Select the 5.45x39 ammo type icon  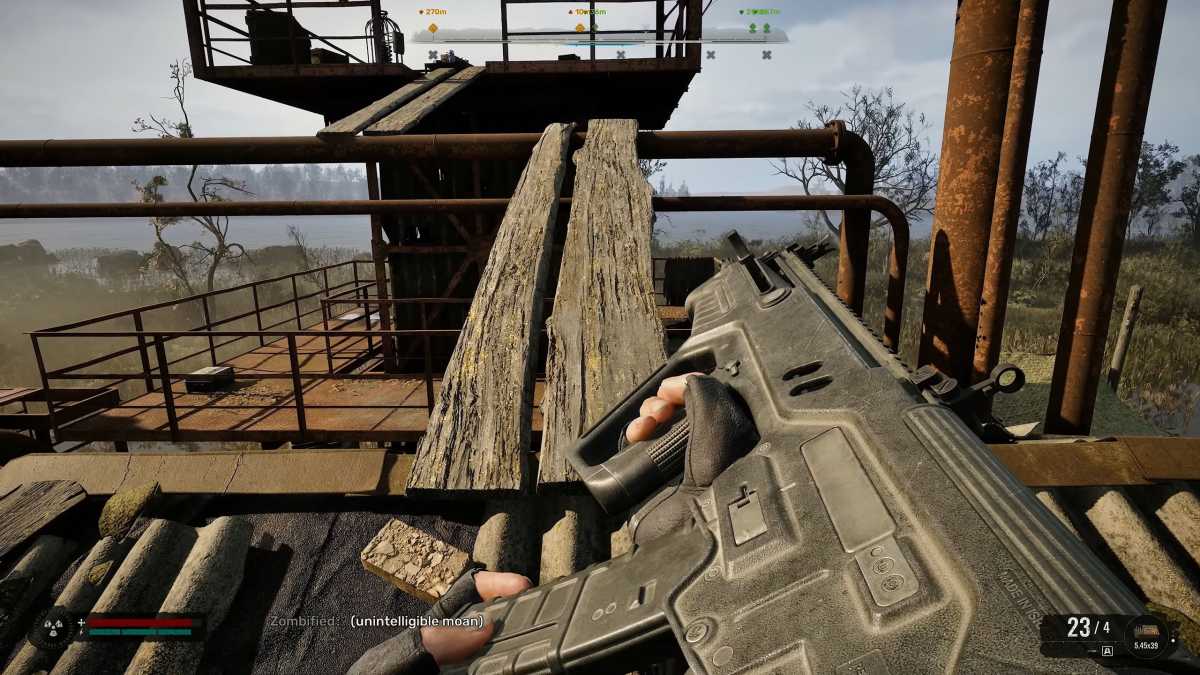[1144, 631]
